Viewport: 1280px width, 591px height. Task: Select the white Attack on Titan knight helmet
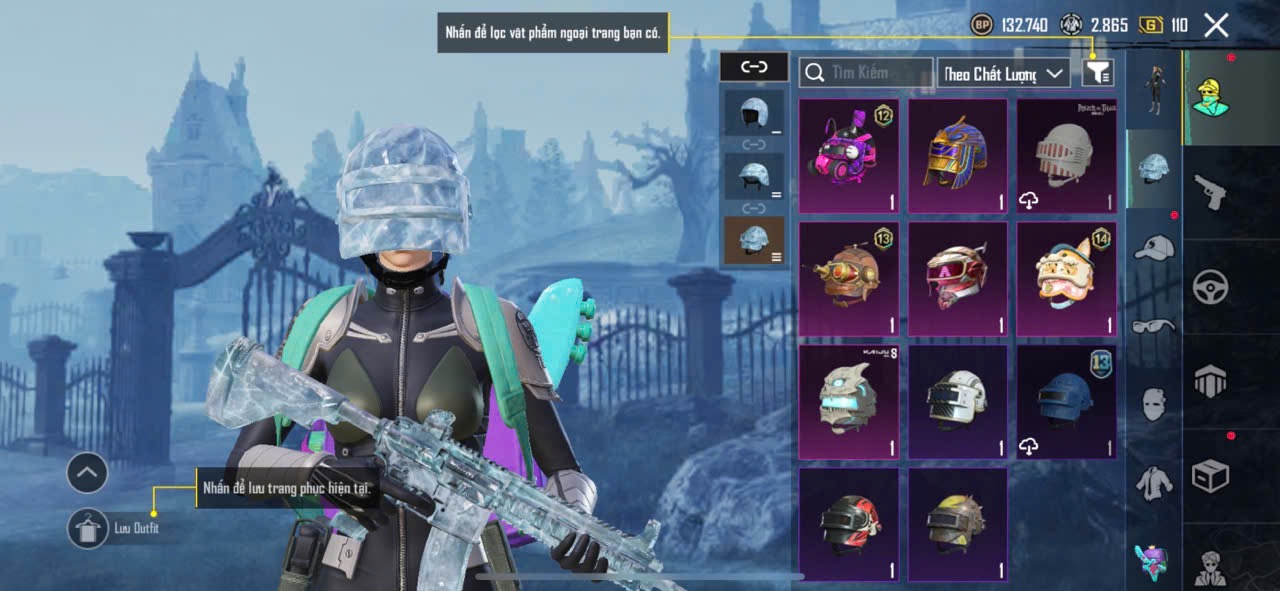click(x=1066, y=155)
